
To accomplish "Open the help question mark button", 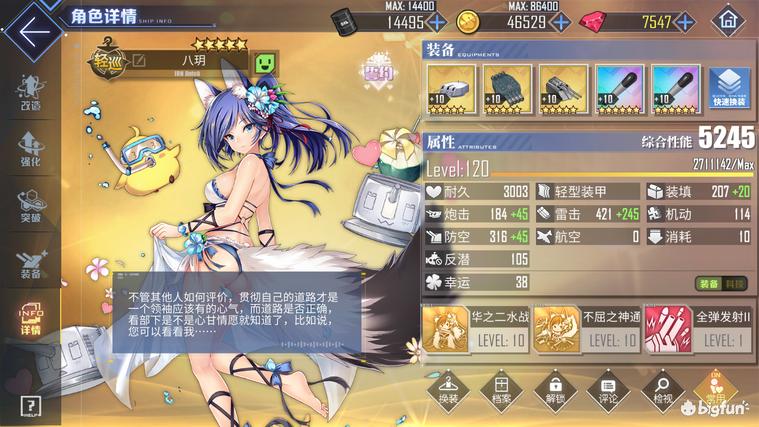I will [30, 405].
